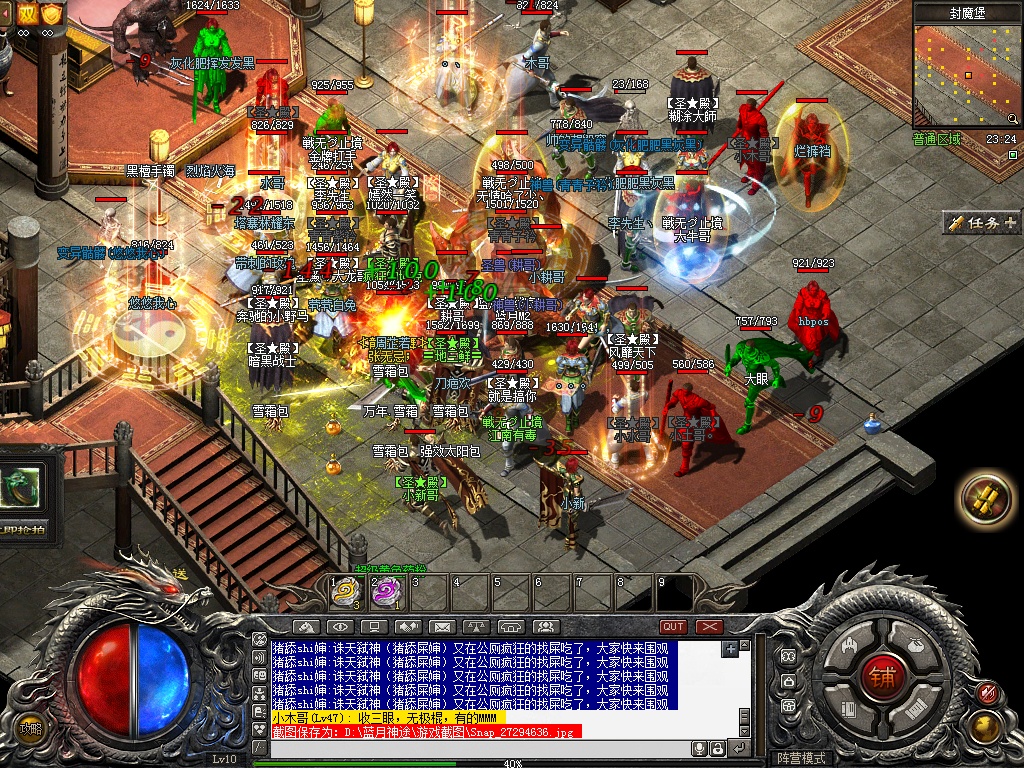The image size is (1024, 768).
Task: Select the yellow swirl item in hotbar slot 1
Action: [x=346, y=592]
